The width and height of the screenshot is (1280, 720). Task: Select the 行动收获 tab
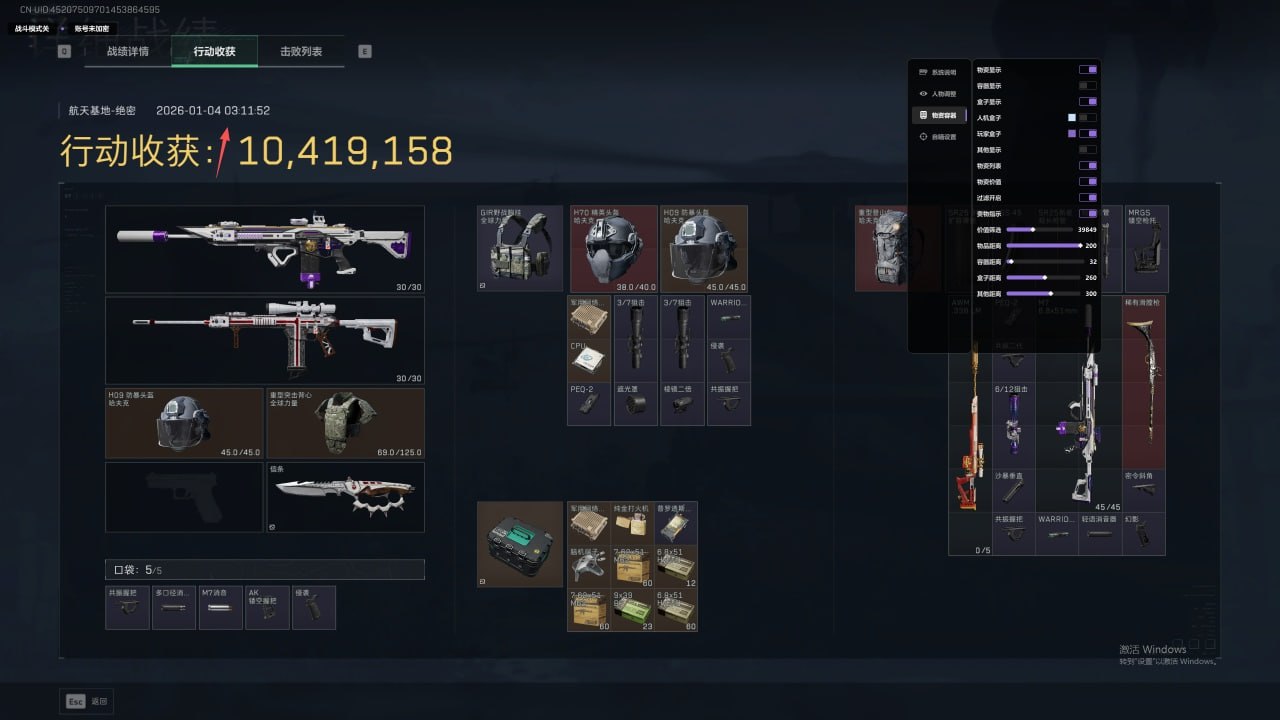[x=214, y=51]
